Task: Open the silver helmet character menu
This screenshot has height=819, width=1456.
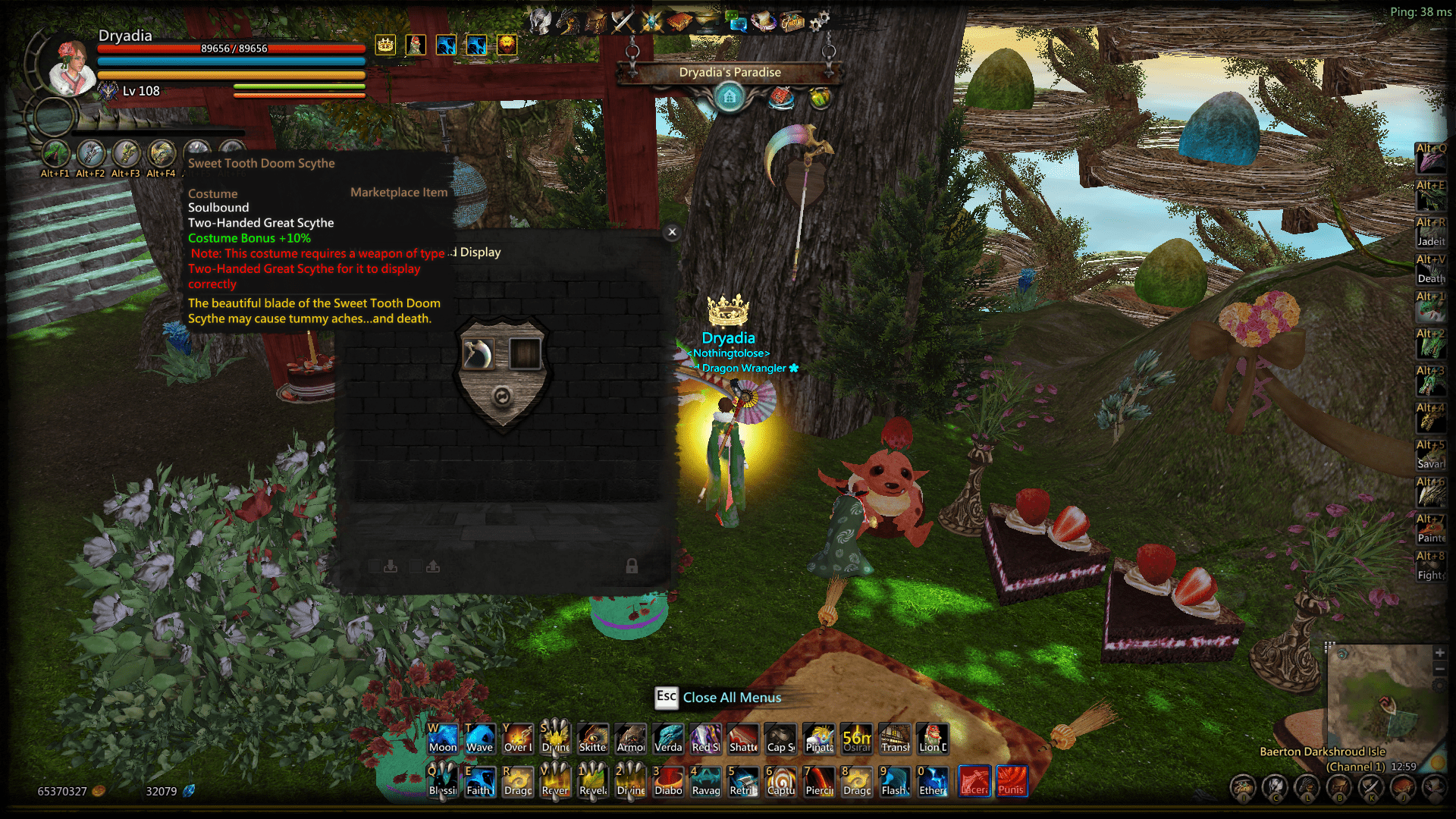Action: tap(540, 21)
